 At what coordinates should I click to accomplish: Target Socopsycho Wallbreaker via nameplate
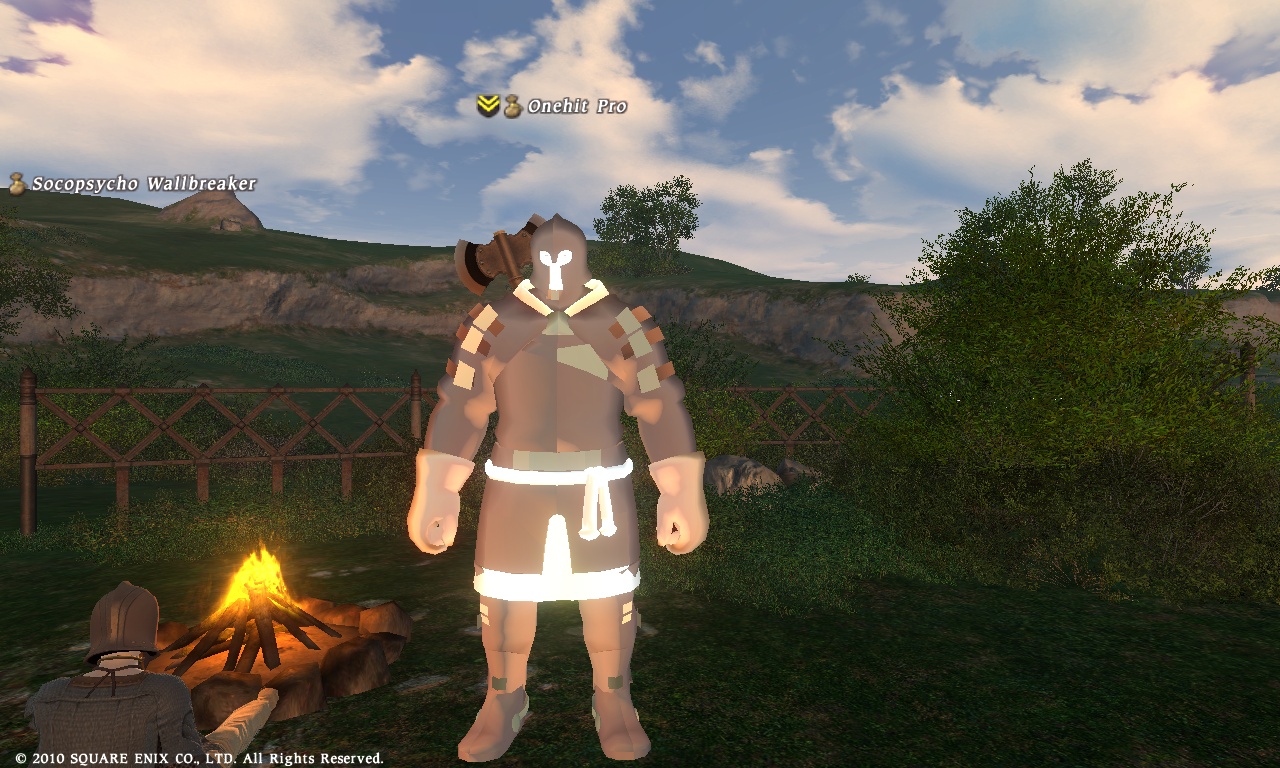tap(143, 184)
